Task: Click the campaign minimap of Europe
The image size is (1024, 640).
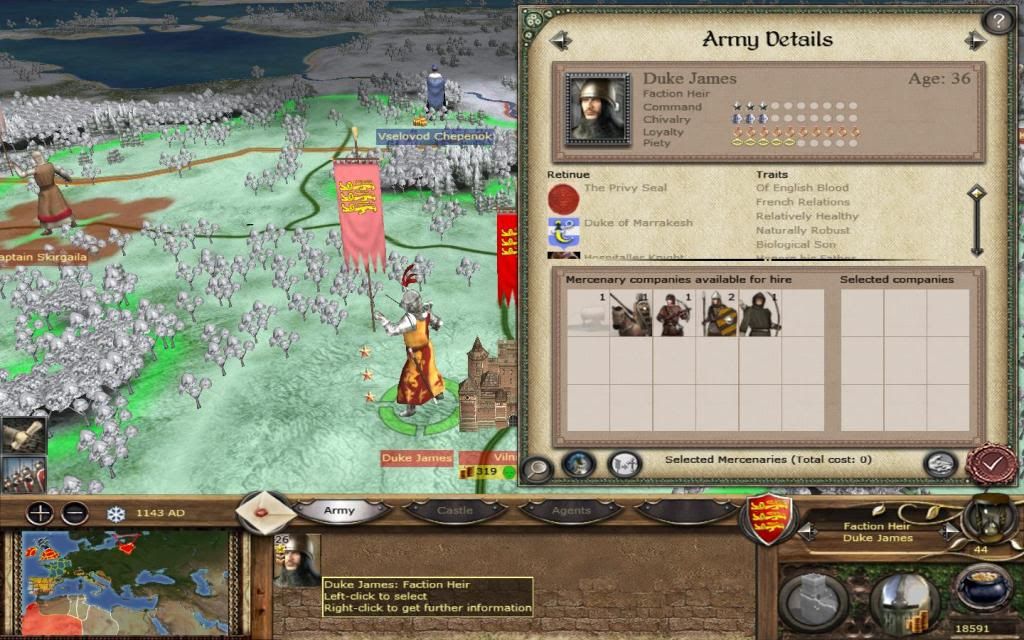Action: point(125,580)
